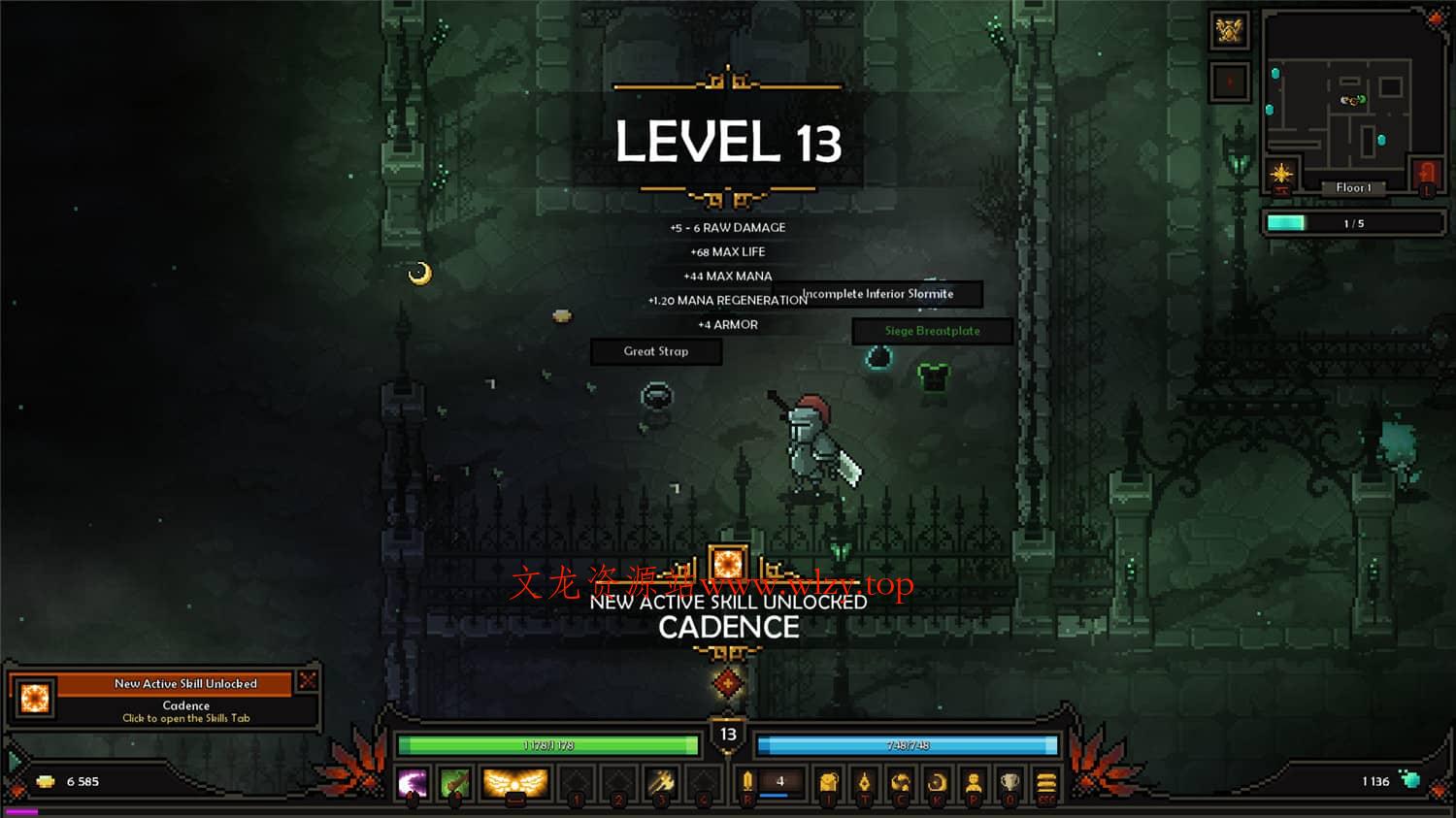Click the axe skill in slot 3
Screen dimensions: 1456x818
[661, 781]
